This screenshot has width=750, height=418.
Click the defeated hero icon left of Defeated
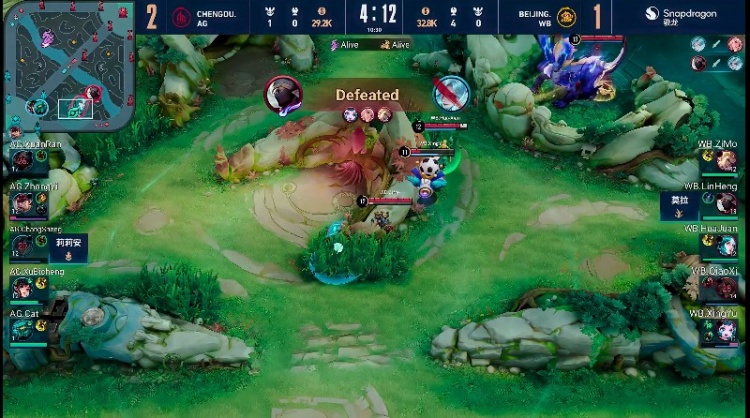pos(283,95)
